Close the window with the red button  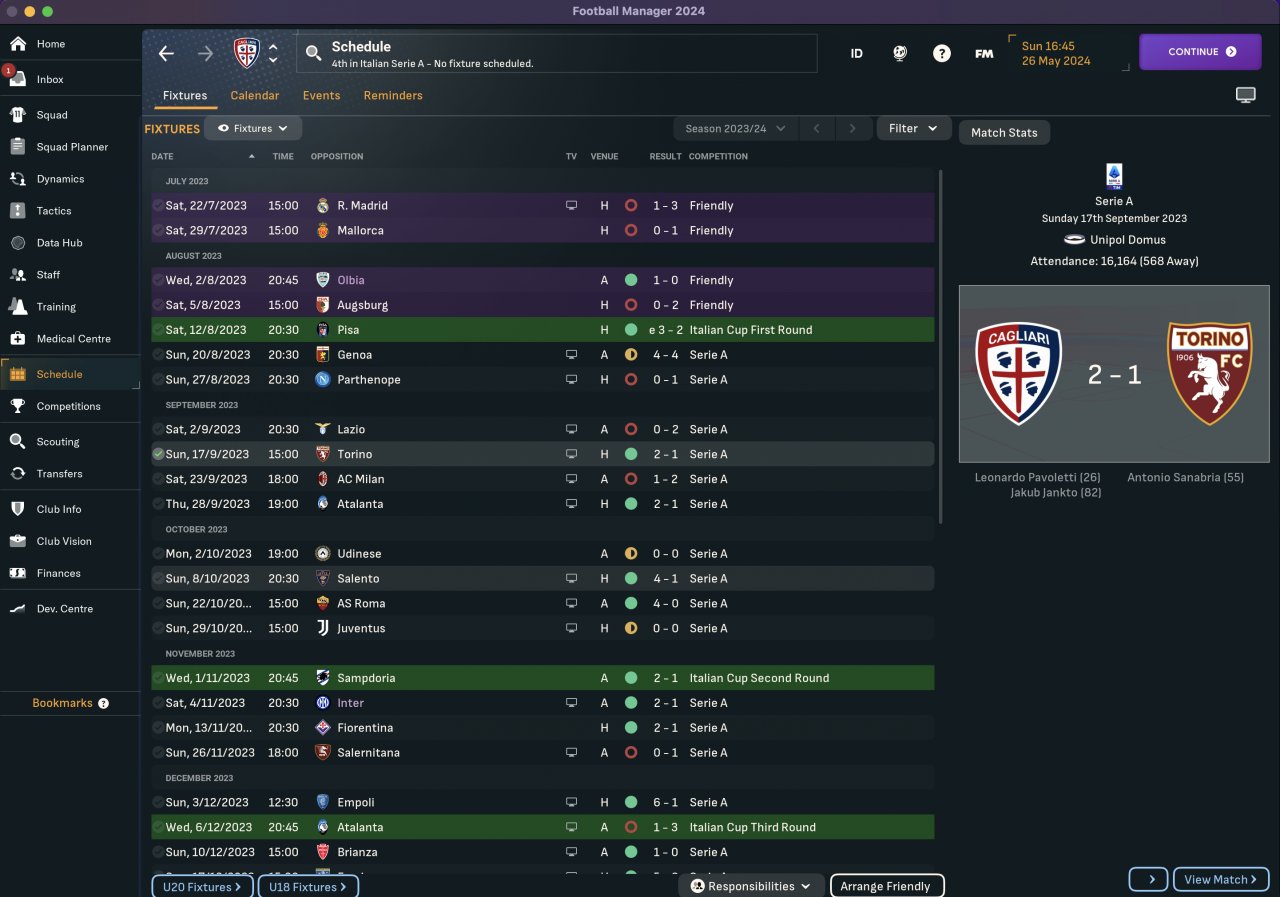coord(12,11)
